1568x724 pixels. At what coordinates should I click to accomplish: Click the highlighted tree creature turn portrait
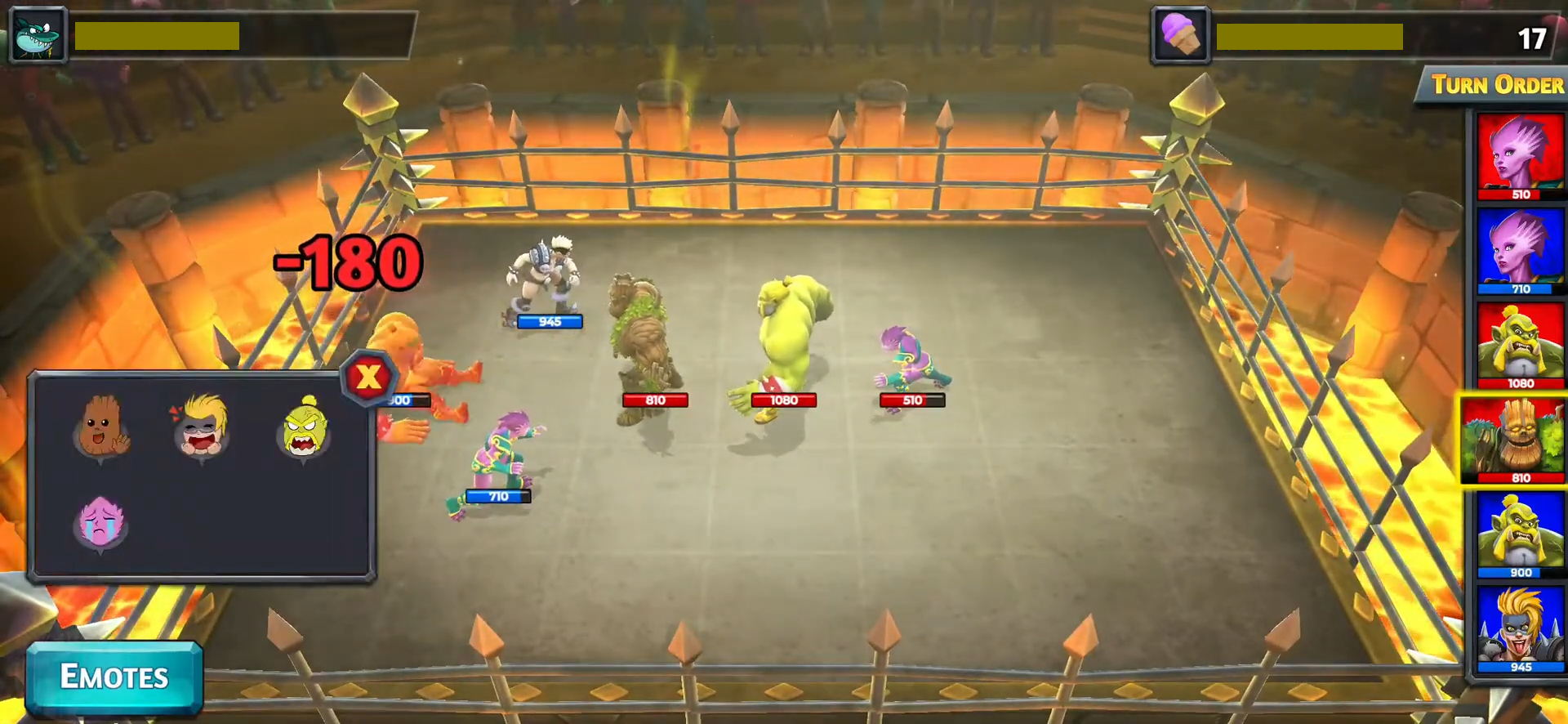tap(1515, 440)
